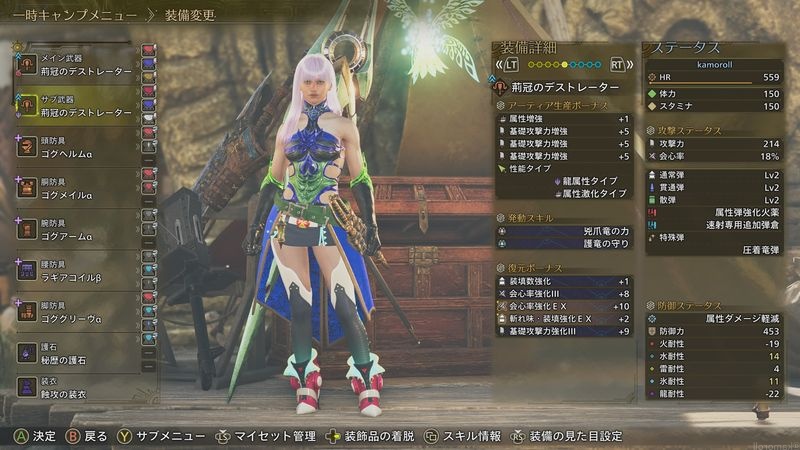Select the メイン武器 main weapon slot
The image size is (800, 450).
coord(75,64)
